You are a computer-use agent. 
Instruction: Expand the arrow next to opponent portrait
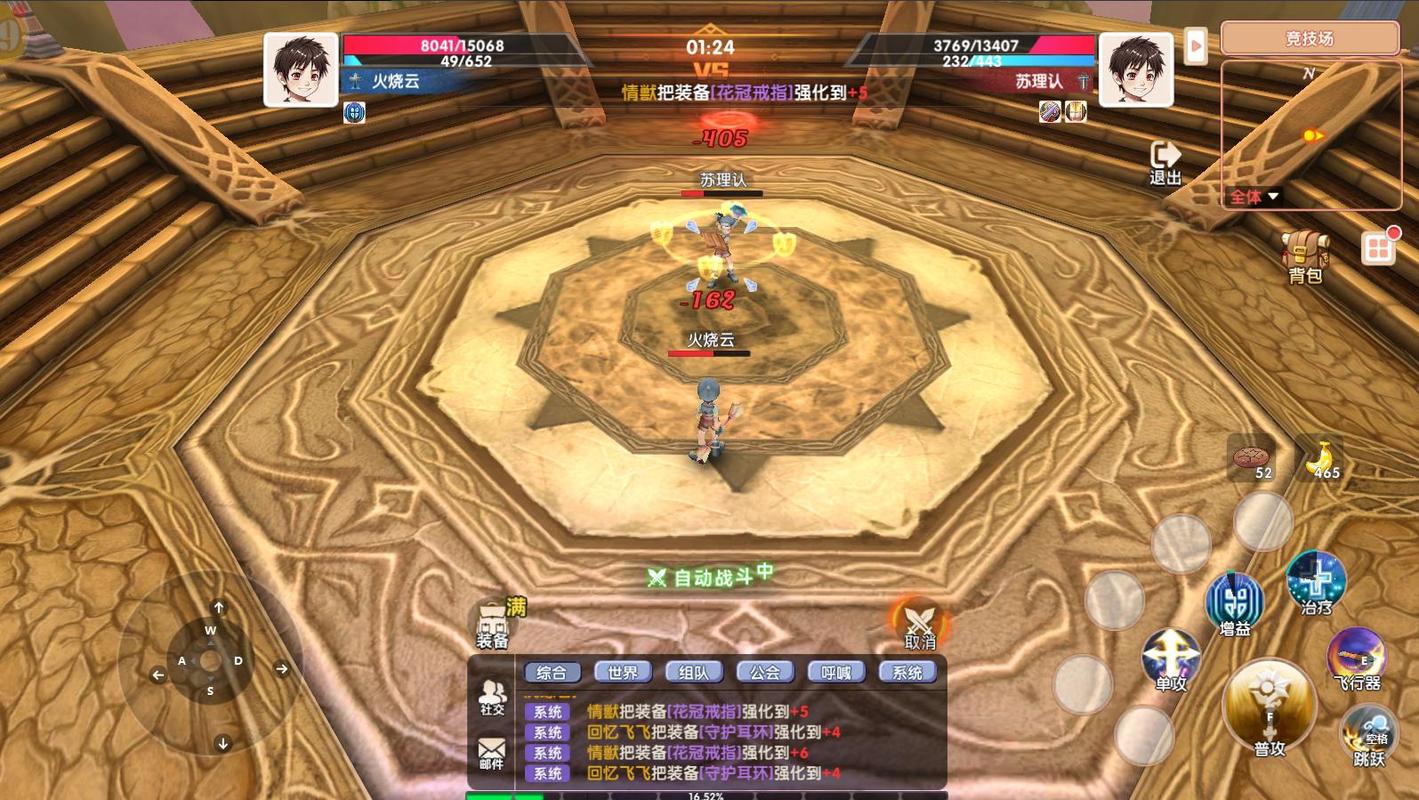tap(1195, 47)
